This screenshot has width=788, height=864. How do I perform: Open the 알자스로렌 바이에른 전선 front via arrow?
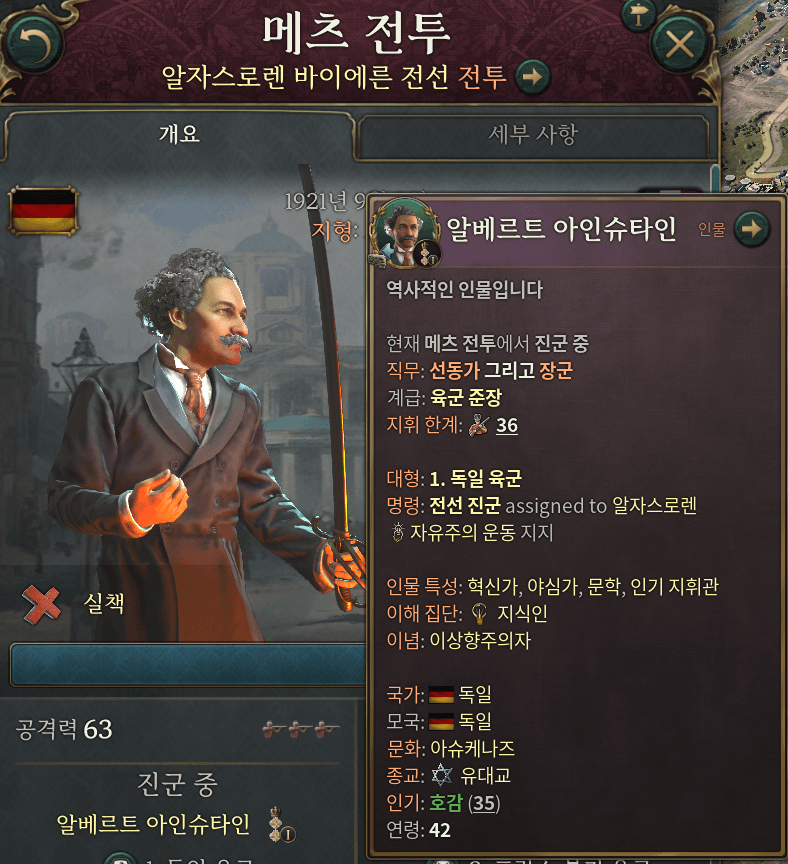533,76
